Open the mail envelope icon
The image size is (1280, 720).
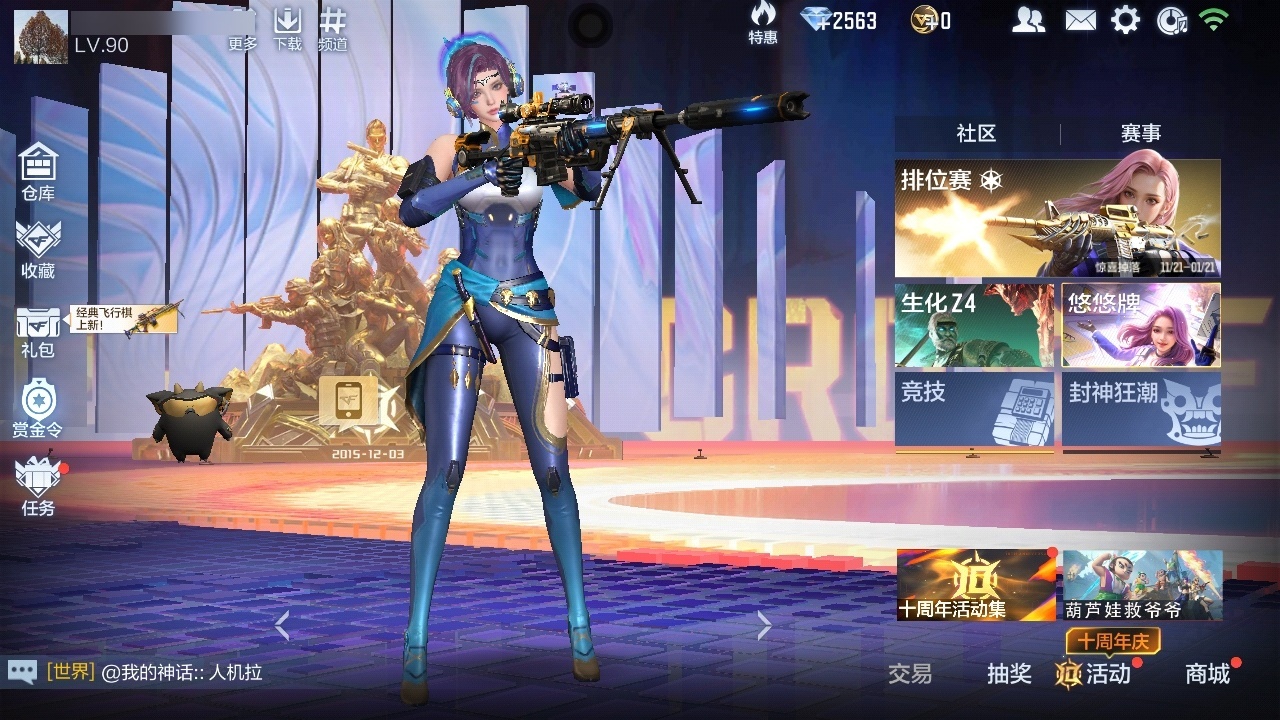pos(1080,20)
